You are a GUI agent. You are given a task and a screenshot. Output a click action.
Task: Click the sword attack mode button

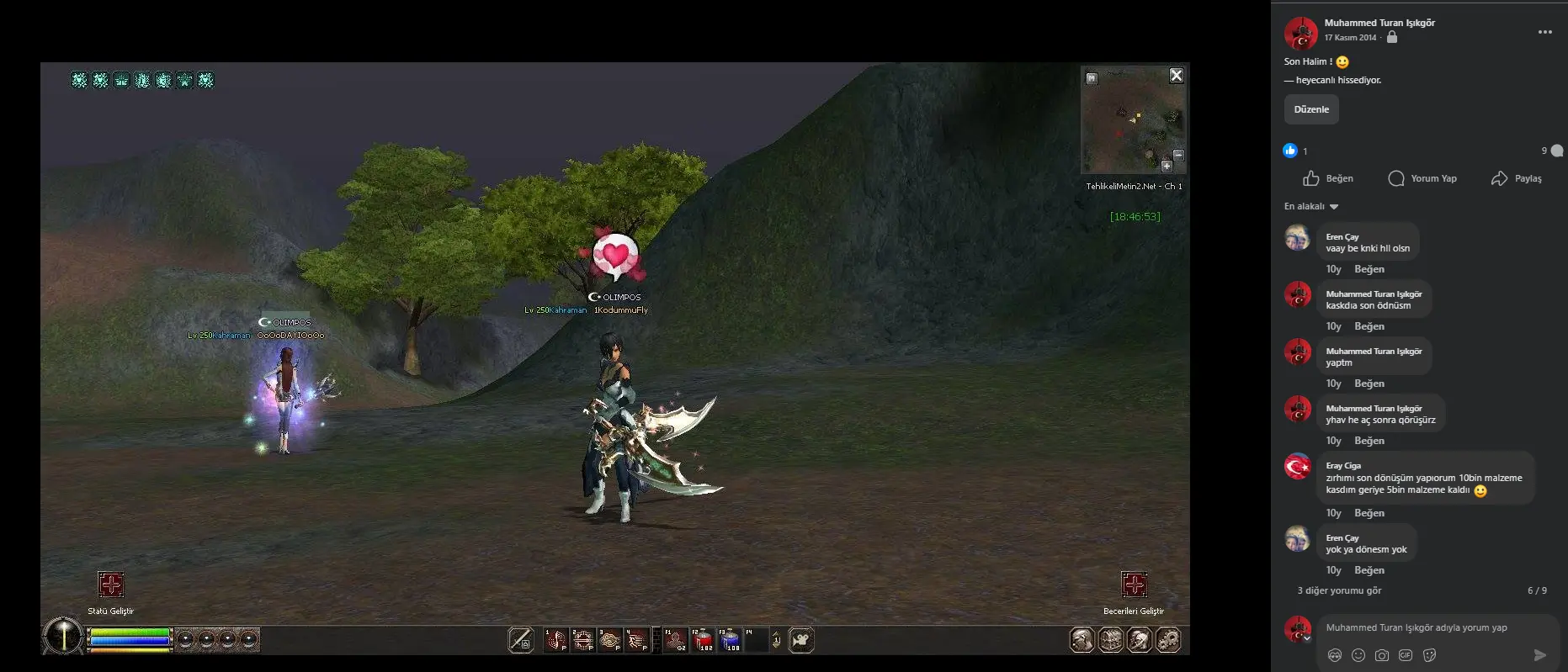click(x=521, y=641)
